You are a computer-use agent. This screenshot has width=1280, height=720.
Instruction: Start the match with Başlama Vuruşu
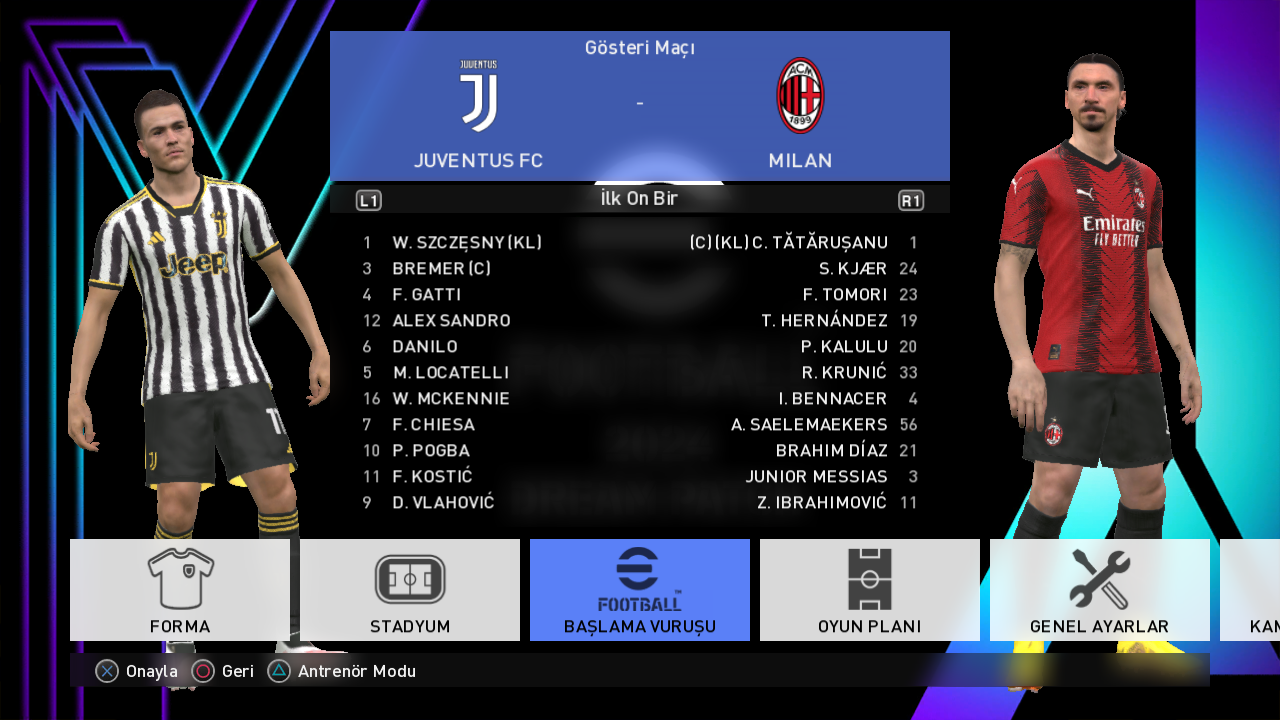640,590
